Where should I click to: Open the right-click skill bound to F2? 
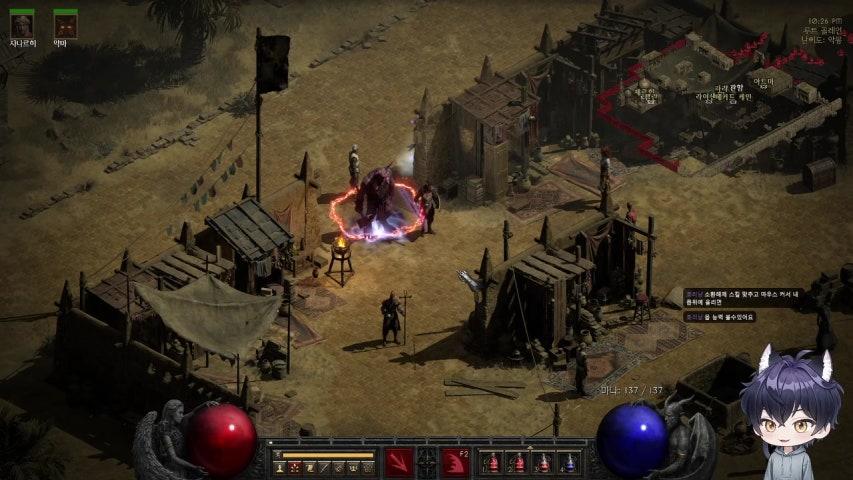[457, 461]
